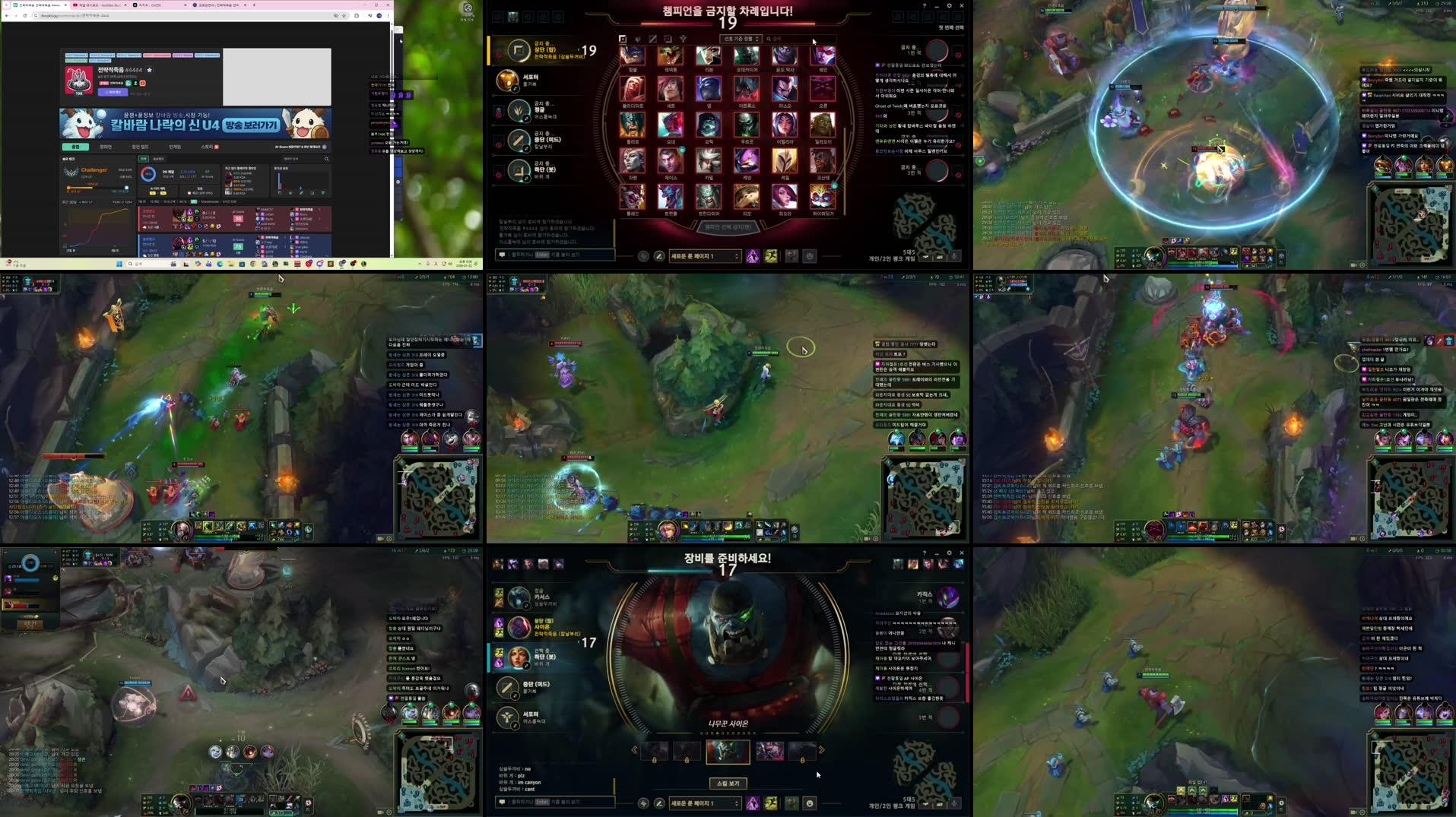This screenshot has width=1456, height=817.
Task: Click the rune edit pencil icon beside the rune page selector
Action: pyautogui.click(x=659, y=255)
